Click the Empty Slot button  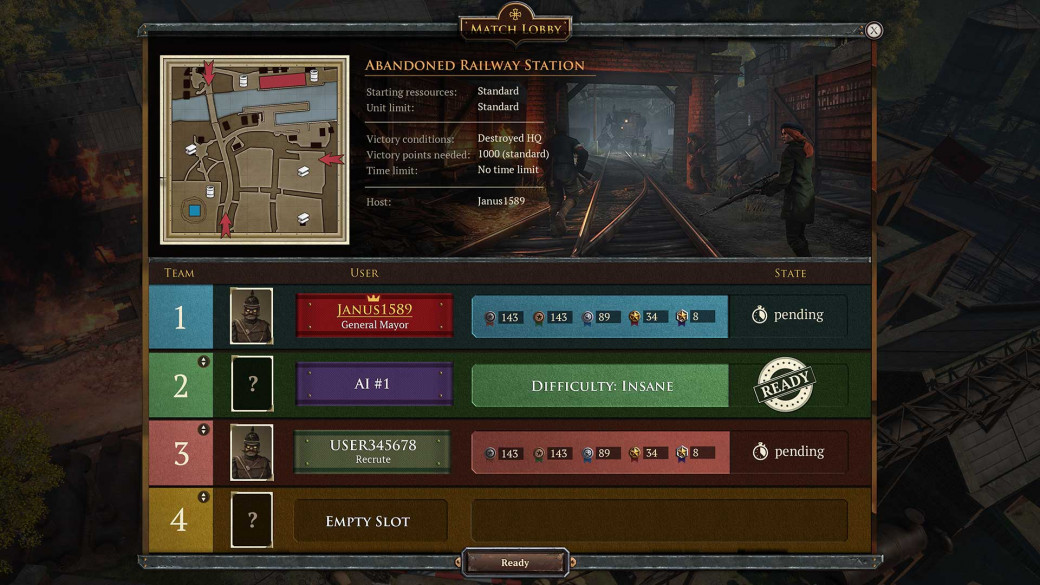point(369,521)
